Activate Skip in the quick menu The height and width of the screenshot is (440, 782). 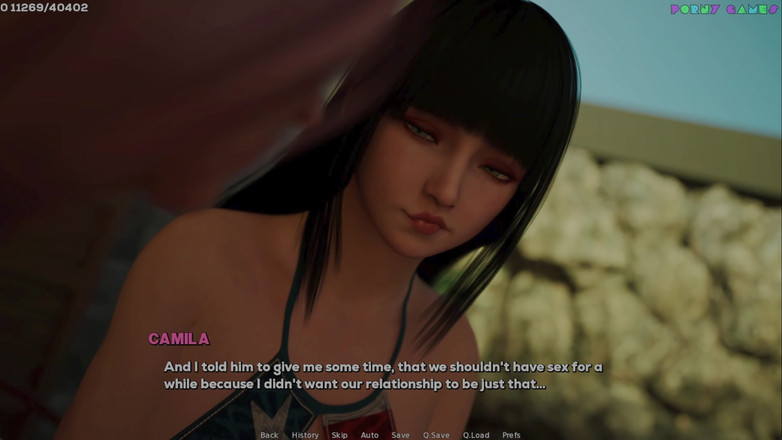click(339, 435)
